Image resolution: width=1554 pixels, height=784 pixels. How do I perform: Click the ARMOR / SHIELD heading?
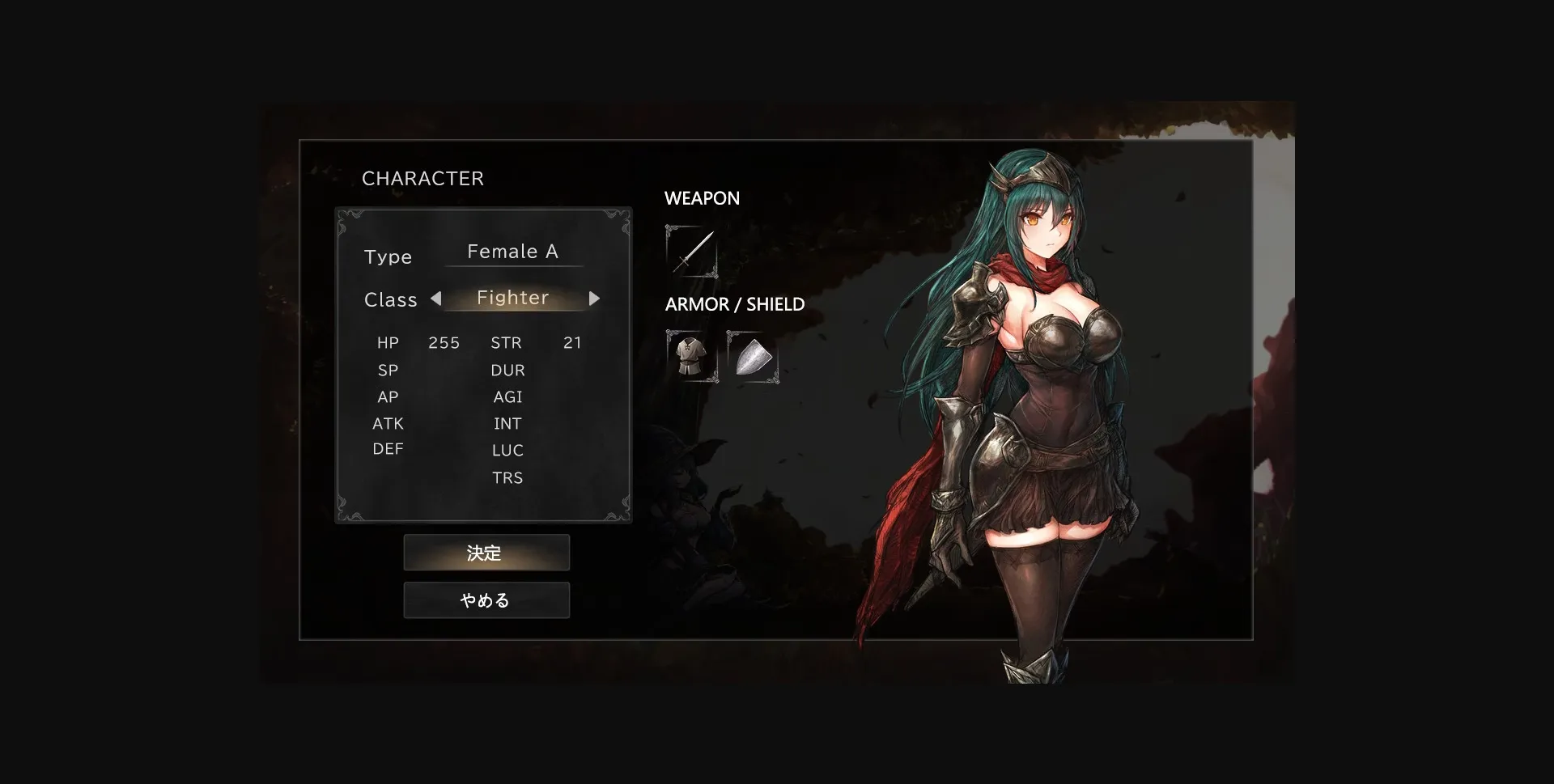pyautogui.click(x=734, y=304)
